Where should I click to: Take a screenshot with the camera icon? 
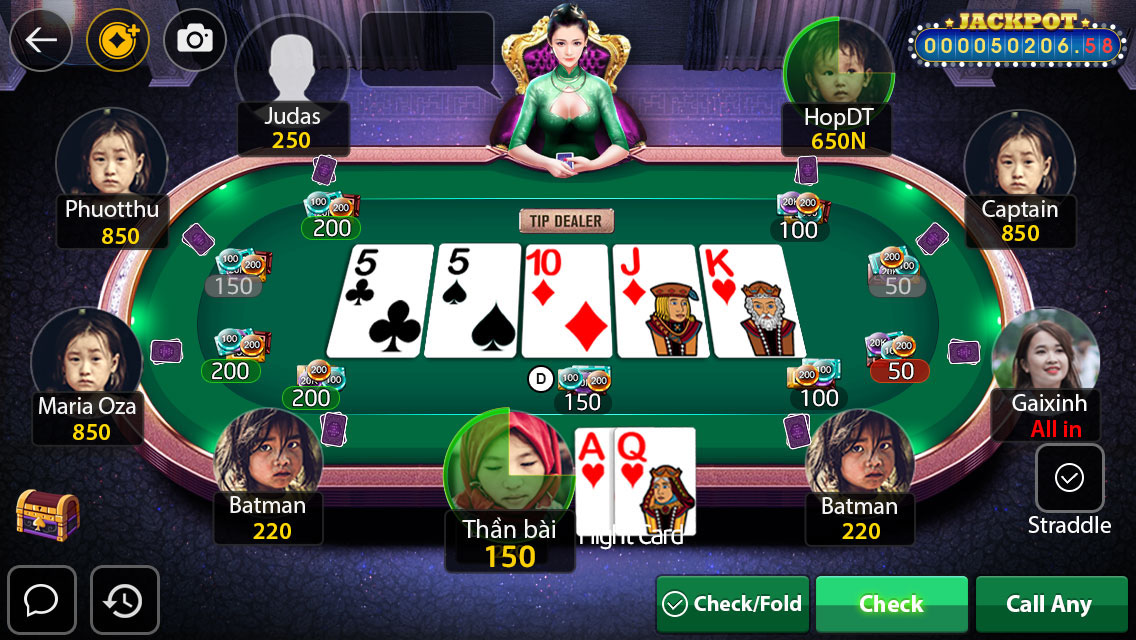click(195, 40)
